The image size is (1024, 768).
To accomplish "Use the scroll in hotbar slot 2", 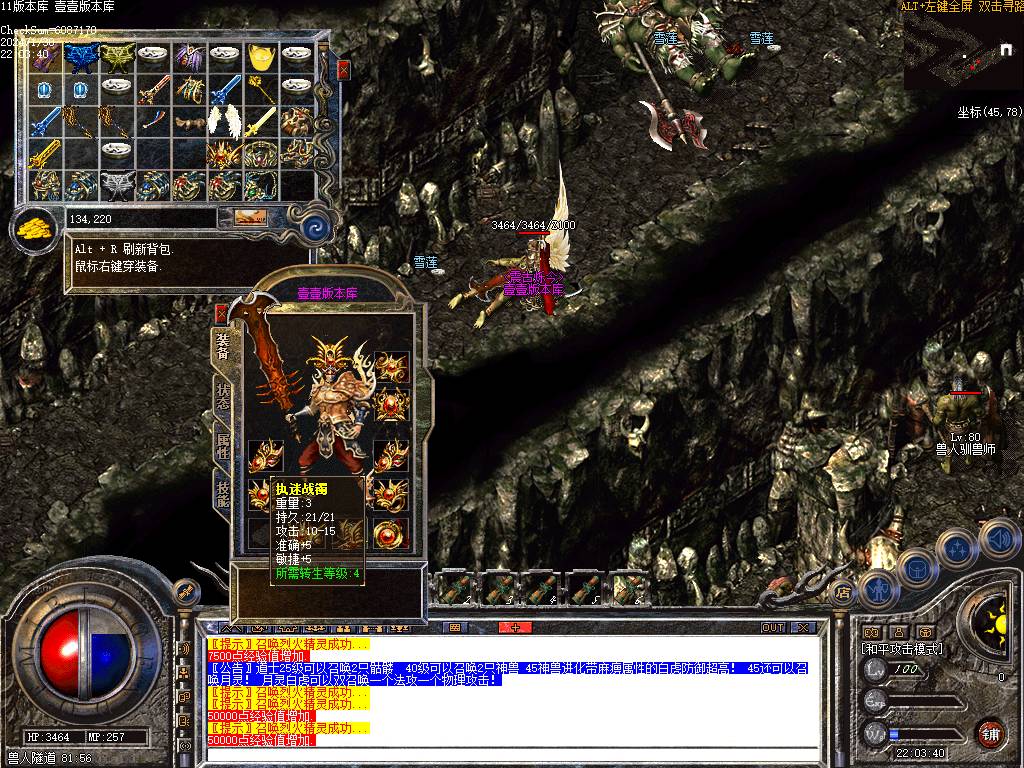I will pos(455,588).
